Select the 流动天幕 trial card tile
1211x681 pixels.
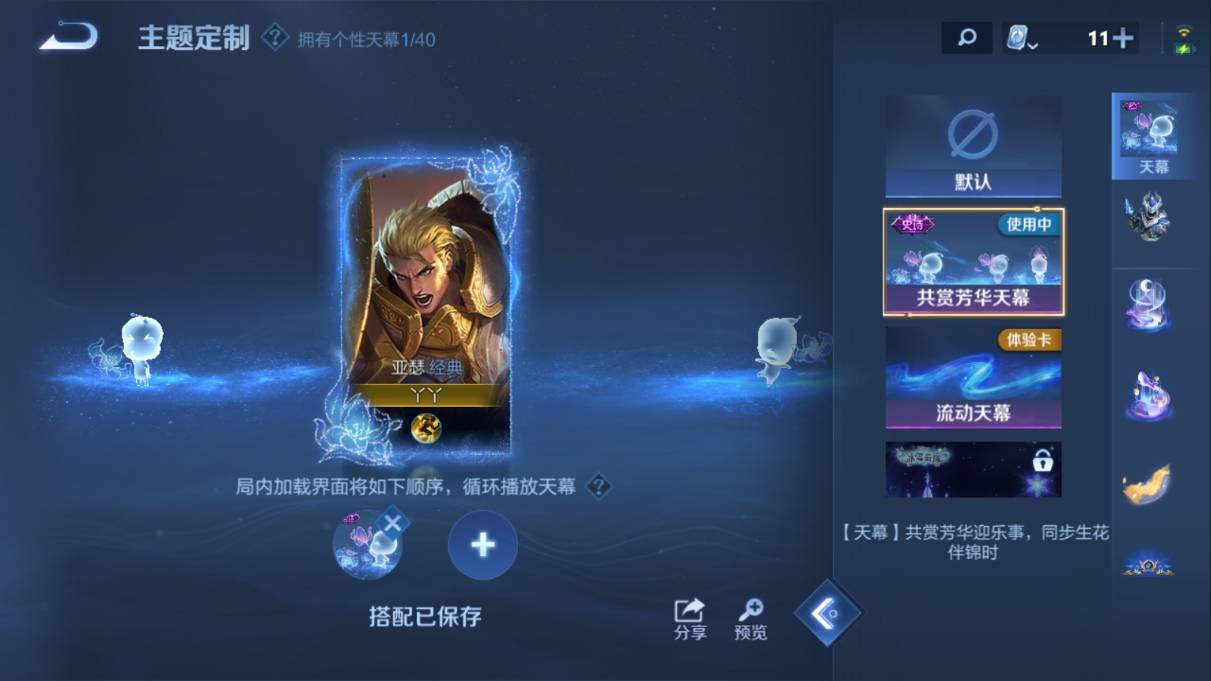point(973,378)
